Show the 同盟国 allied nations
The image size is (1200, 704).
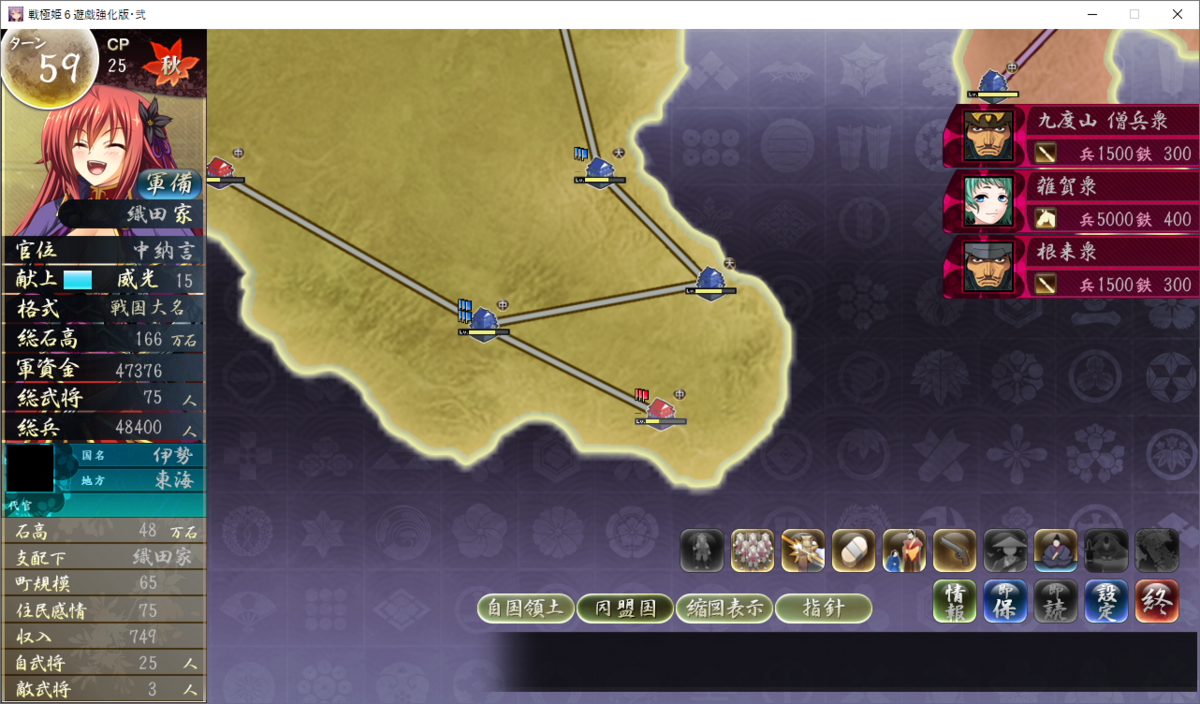[624, 608]
